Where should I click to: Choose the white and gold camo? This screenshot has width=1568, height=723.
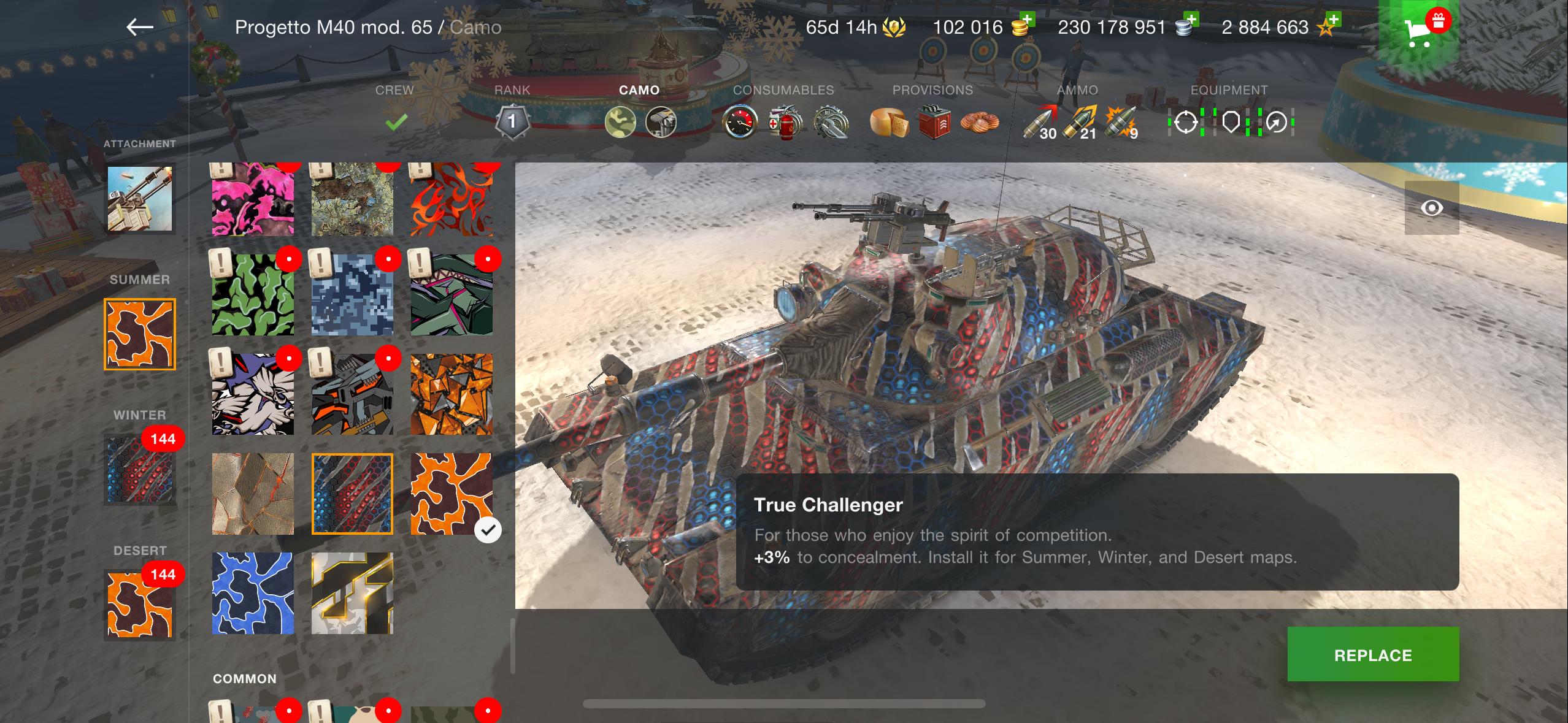coord(352,593)
